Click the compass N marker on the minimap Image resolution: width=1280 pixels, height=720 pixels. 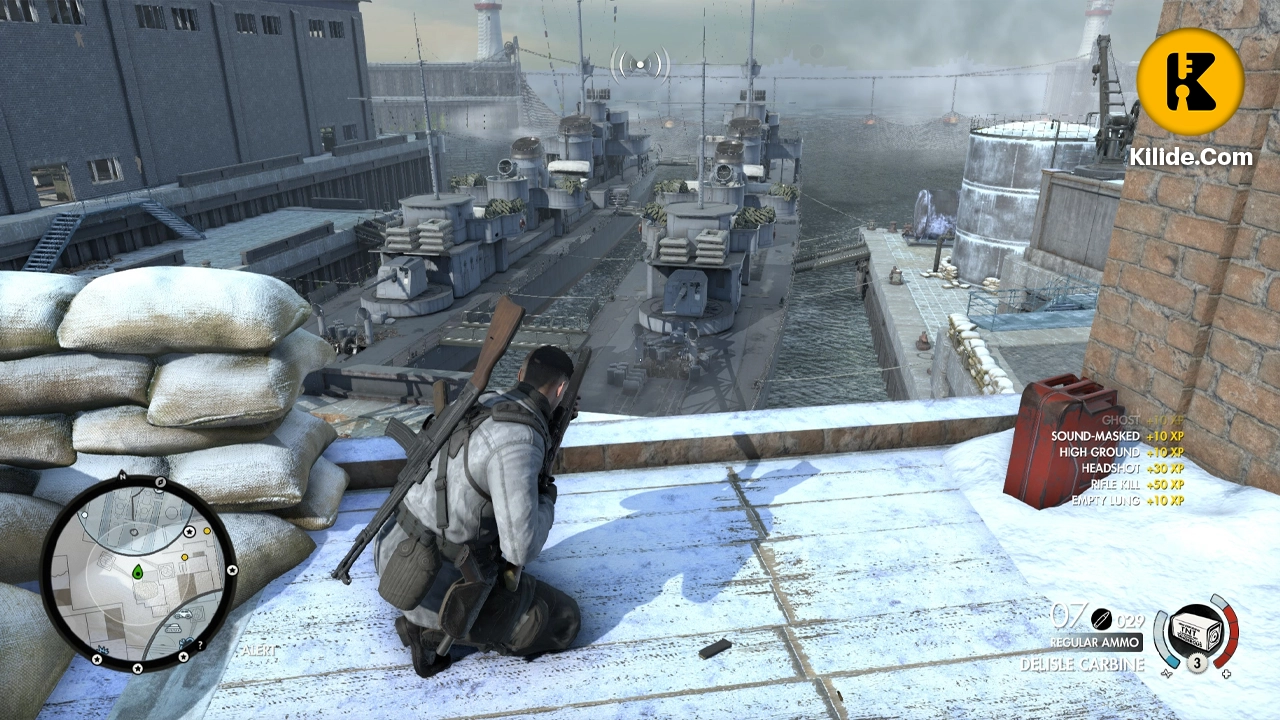(x=121, y=476)
